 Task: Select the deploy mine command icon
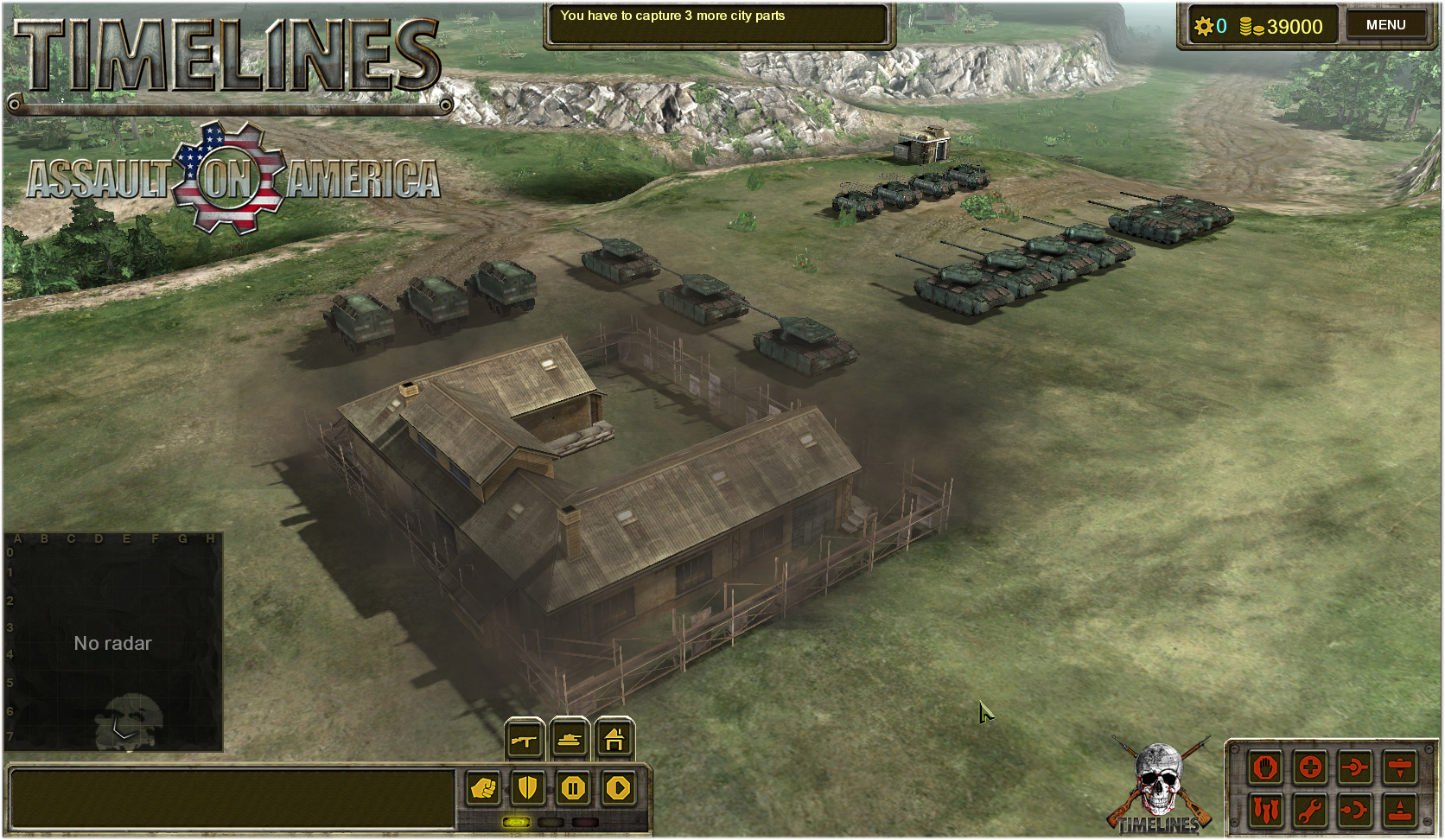tap(1400, 810)
